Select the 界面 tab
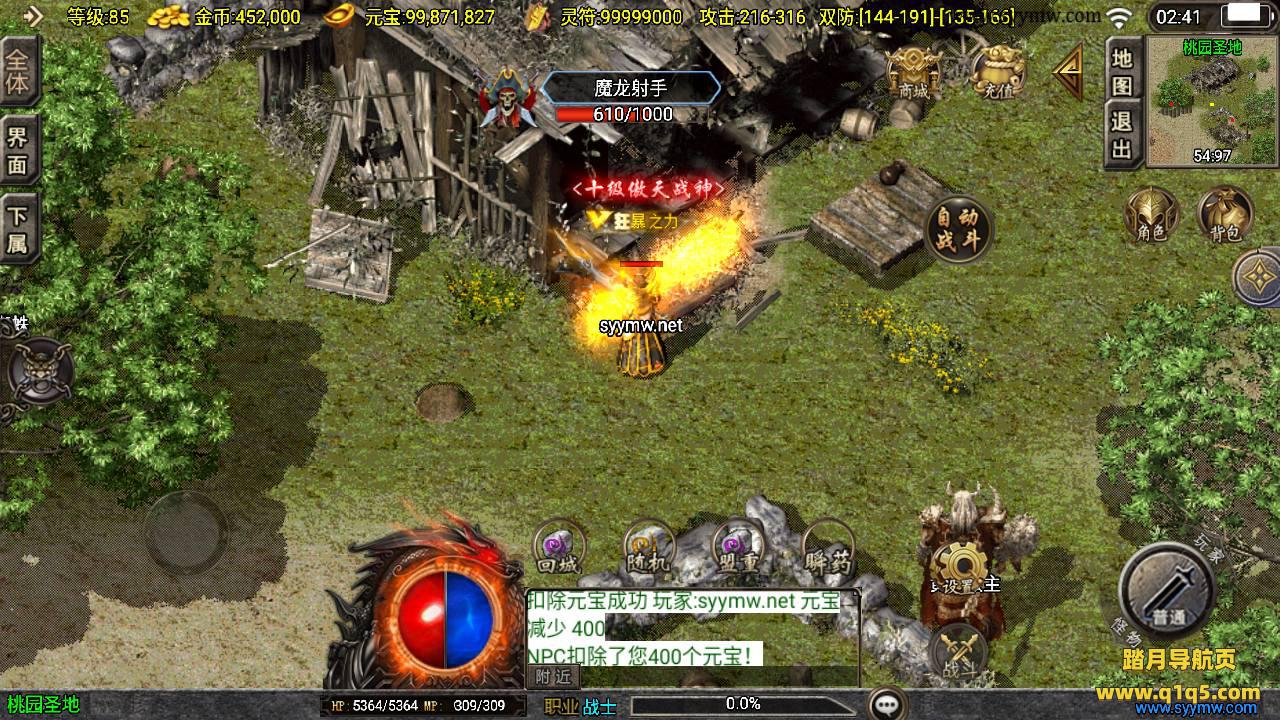The width and height of the screenshot is (1280, 720). click(x=18, y=150)
